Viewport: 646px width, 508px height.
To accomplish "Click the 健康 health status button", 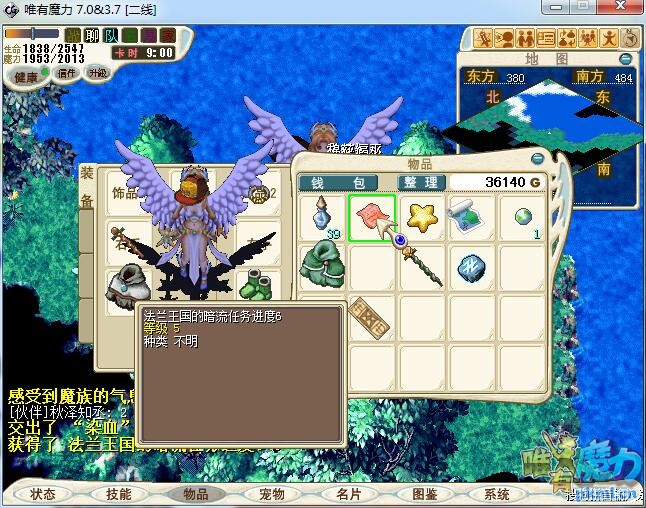I will pos(27,78).
